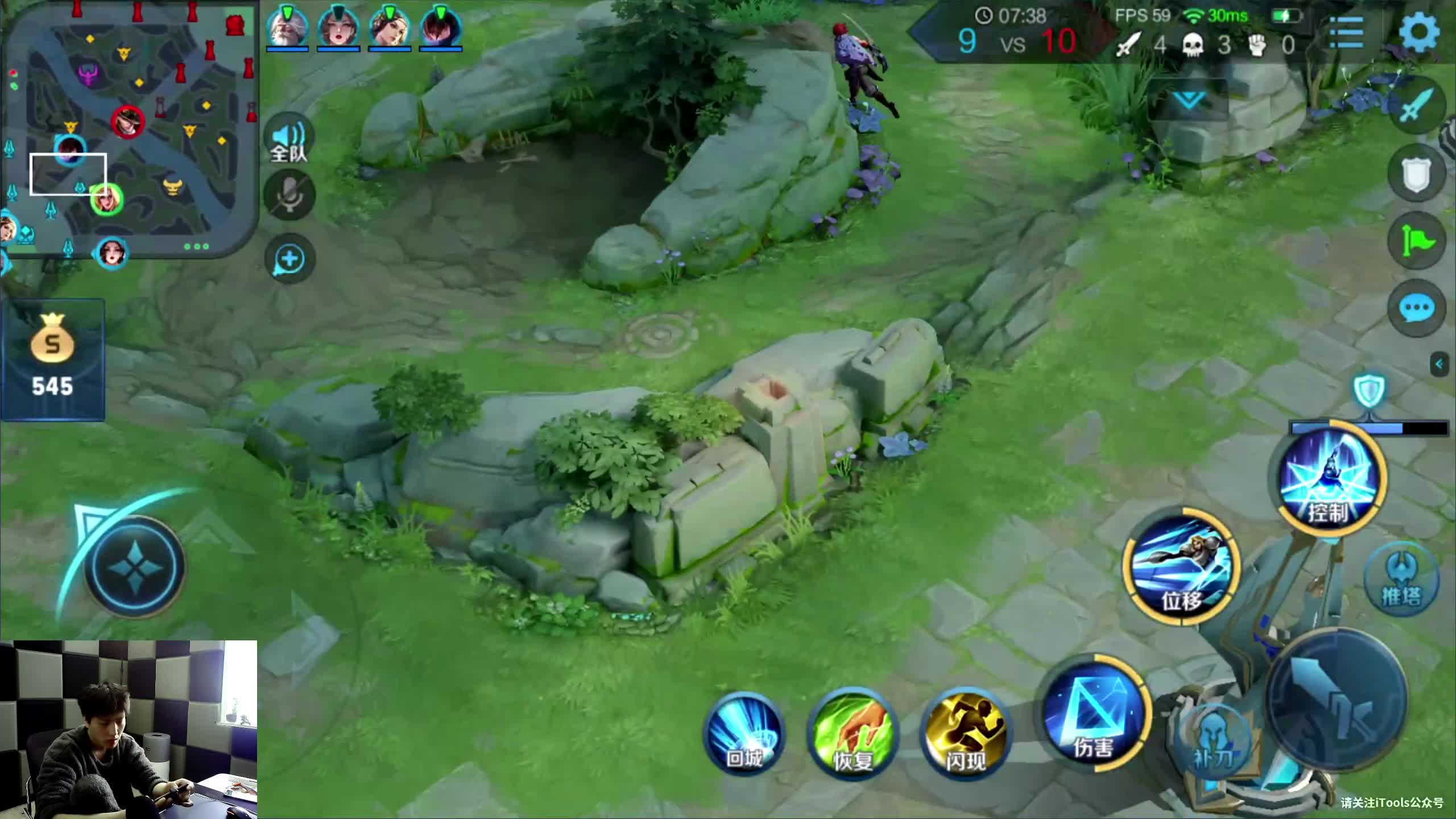The height and width of the screenshot is (819, 1456).
Task: Open the gold shop showing 545
Action: coord(52,359)
